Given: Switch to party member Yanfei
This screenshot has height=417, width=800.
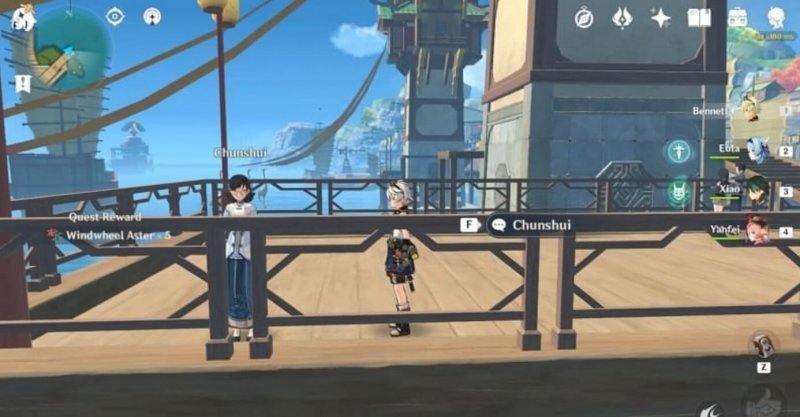Looking at the screenshot, I should click(x=756, y=230).
